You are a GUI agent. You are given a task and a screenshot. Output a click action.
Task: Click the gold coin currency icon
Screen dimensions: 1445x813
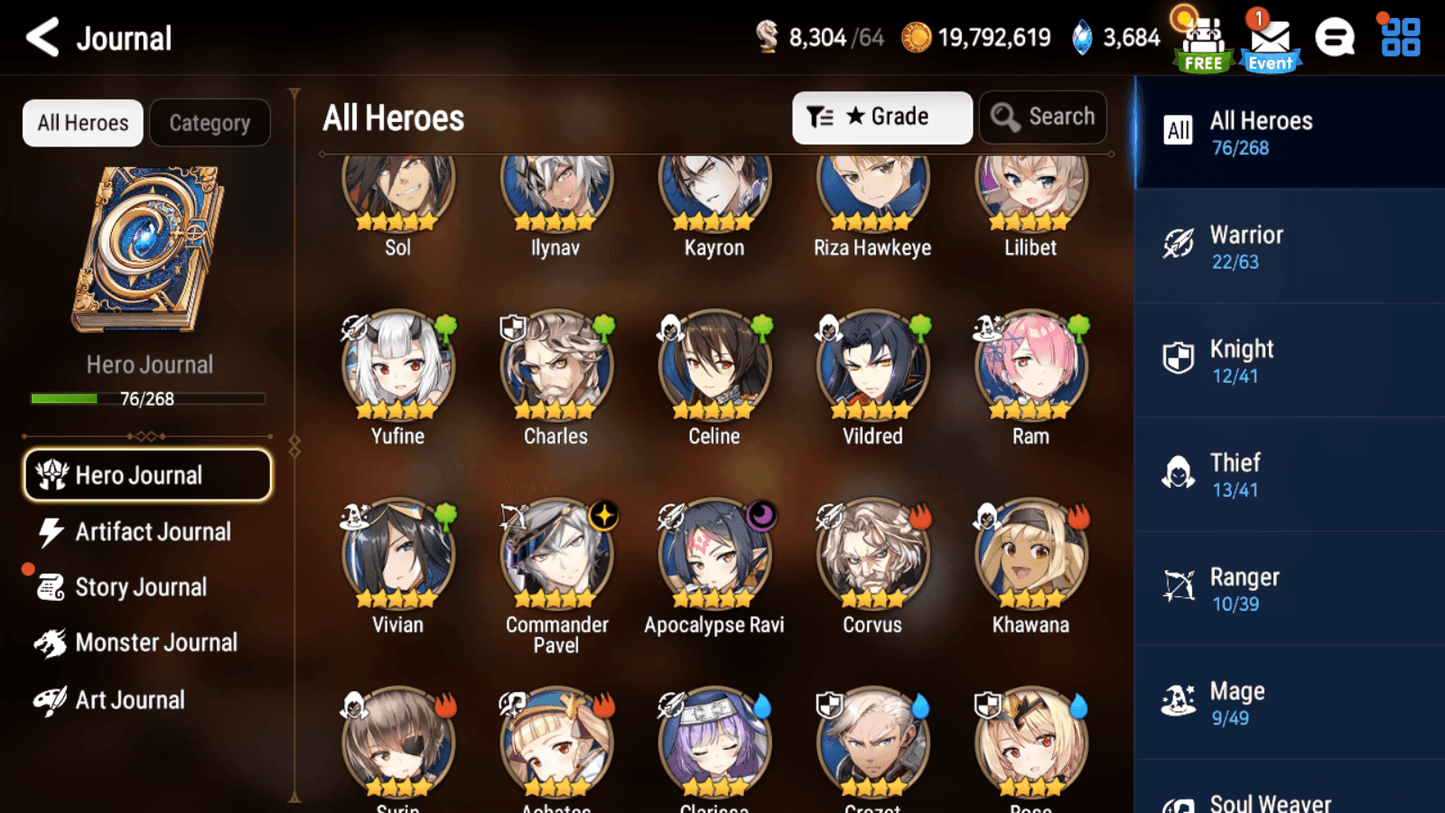(x=917, y=37)
